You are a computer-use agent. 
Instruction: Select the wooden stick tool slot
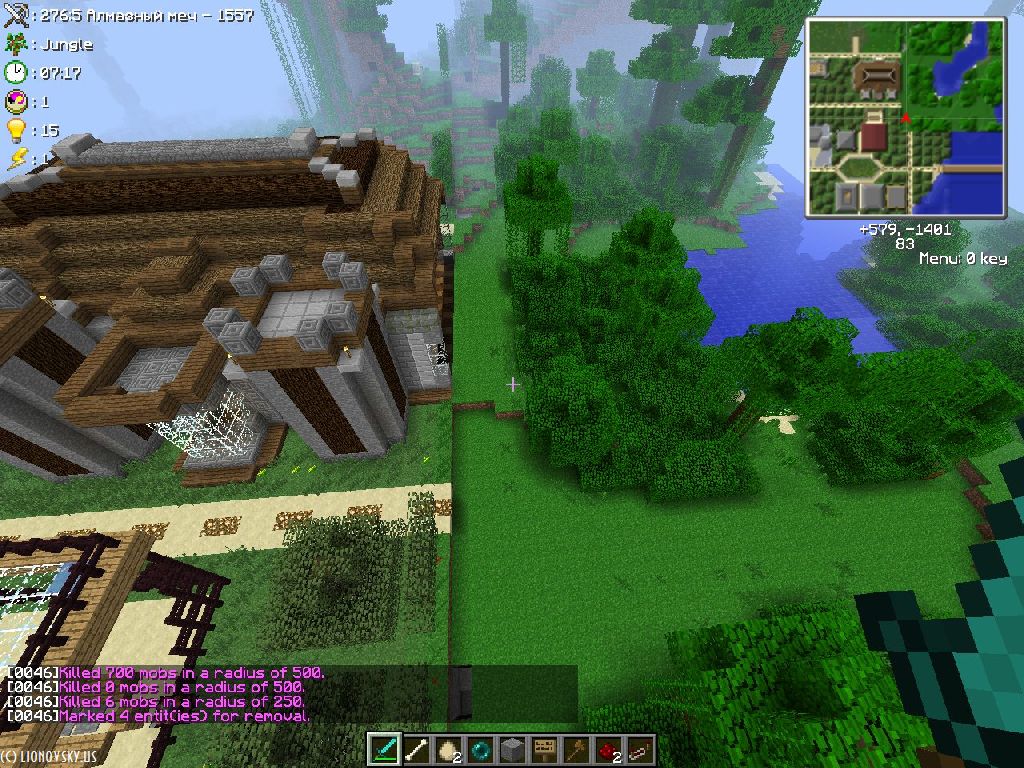(577, 749)
